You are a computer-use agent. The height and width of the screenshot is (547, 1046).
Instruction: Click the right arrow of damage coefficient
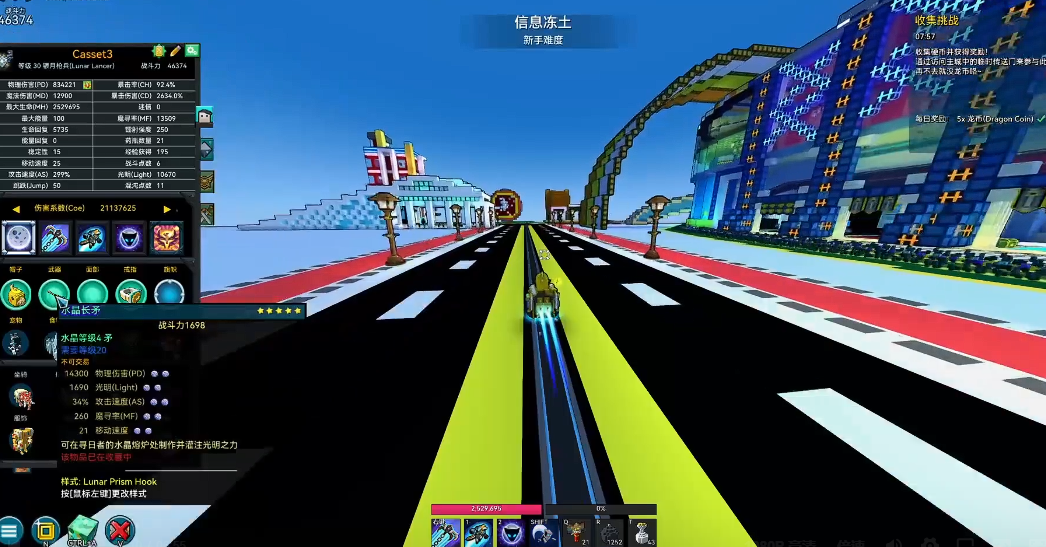click(x=167, y=208)
